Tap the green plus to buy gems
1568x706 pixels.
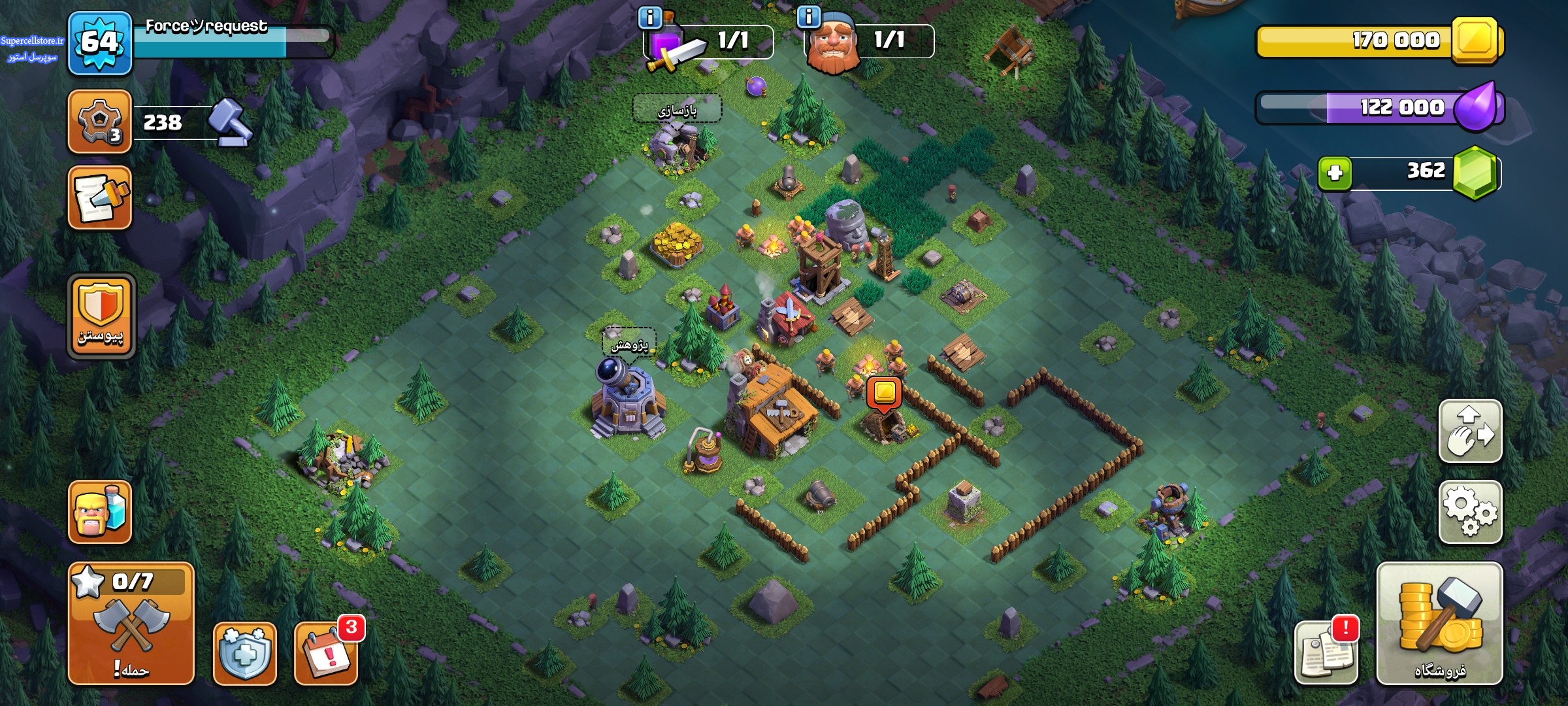pyautogui.click(x=1335, y=173)
